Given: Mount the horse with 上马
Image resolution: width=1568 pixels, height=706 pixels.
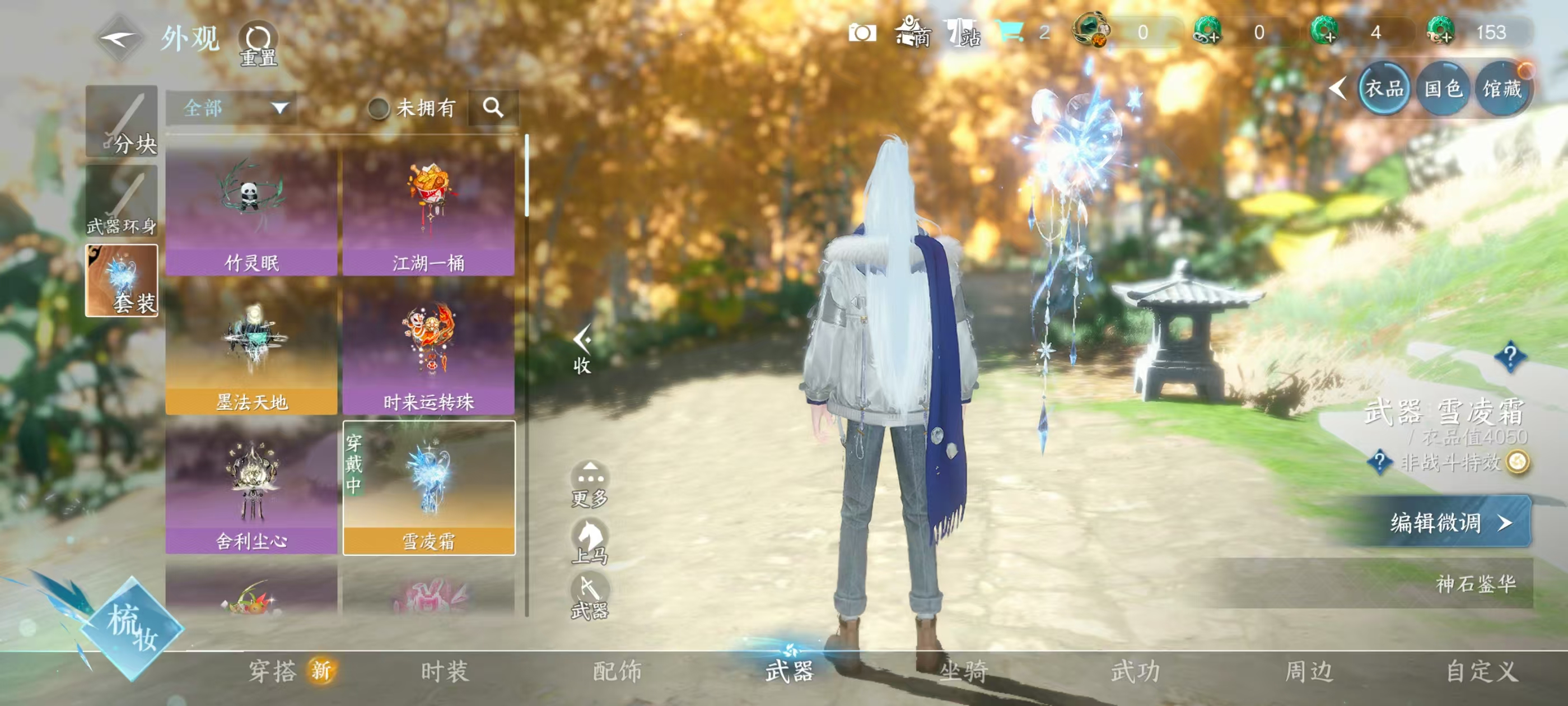Looking at the screenshot, I should pos(589,541).
